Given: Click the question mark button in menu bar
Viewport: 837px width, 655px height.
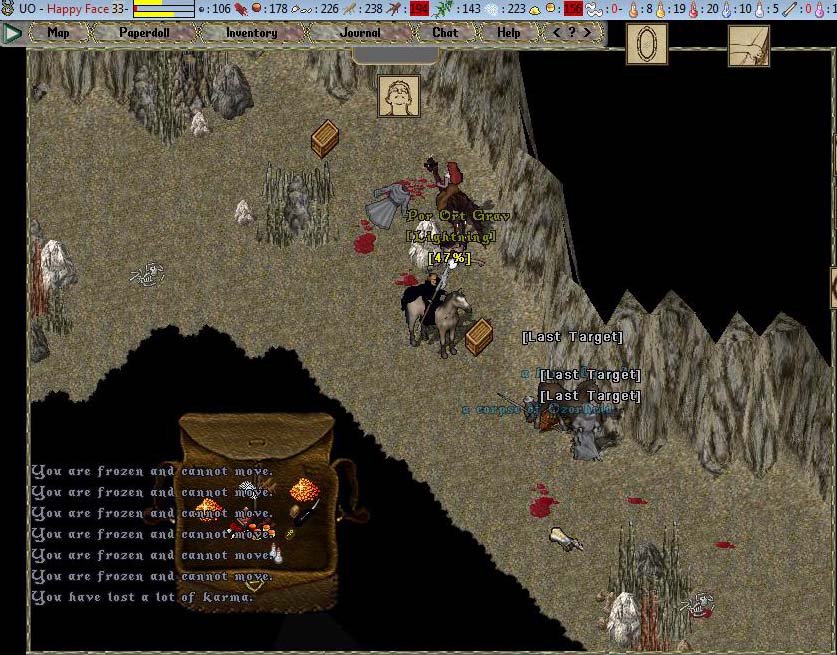Looking at the screenshot, I should pos(572,32).
